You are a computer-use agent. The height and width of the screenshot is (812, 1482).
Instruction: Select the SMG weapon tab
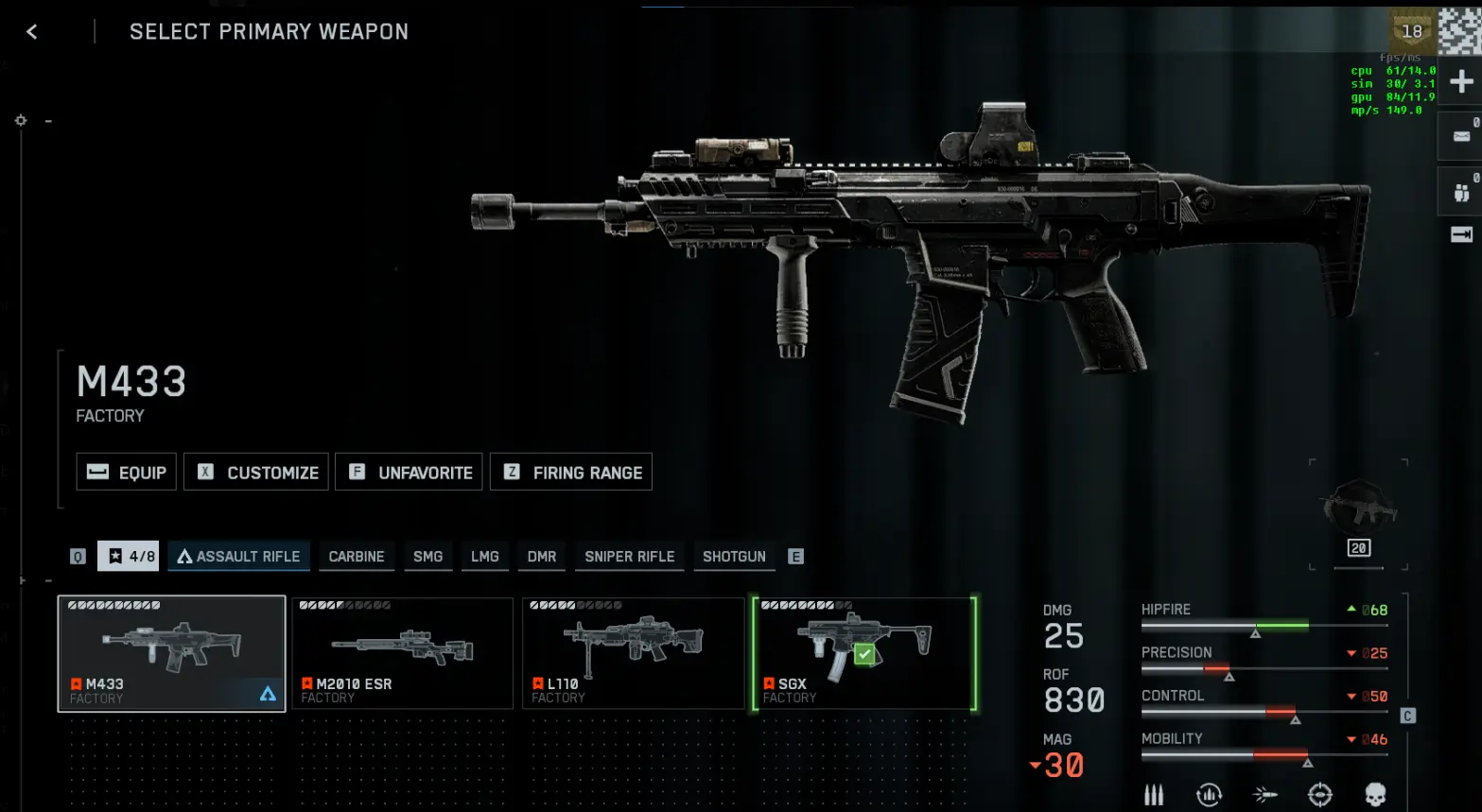(x=427, y=556)
